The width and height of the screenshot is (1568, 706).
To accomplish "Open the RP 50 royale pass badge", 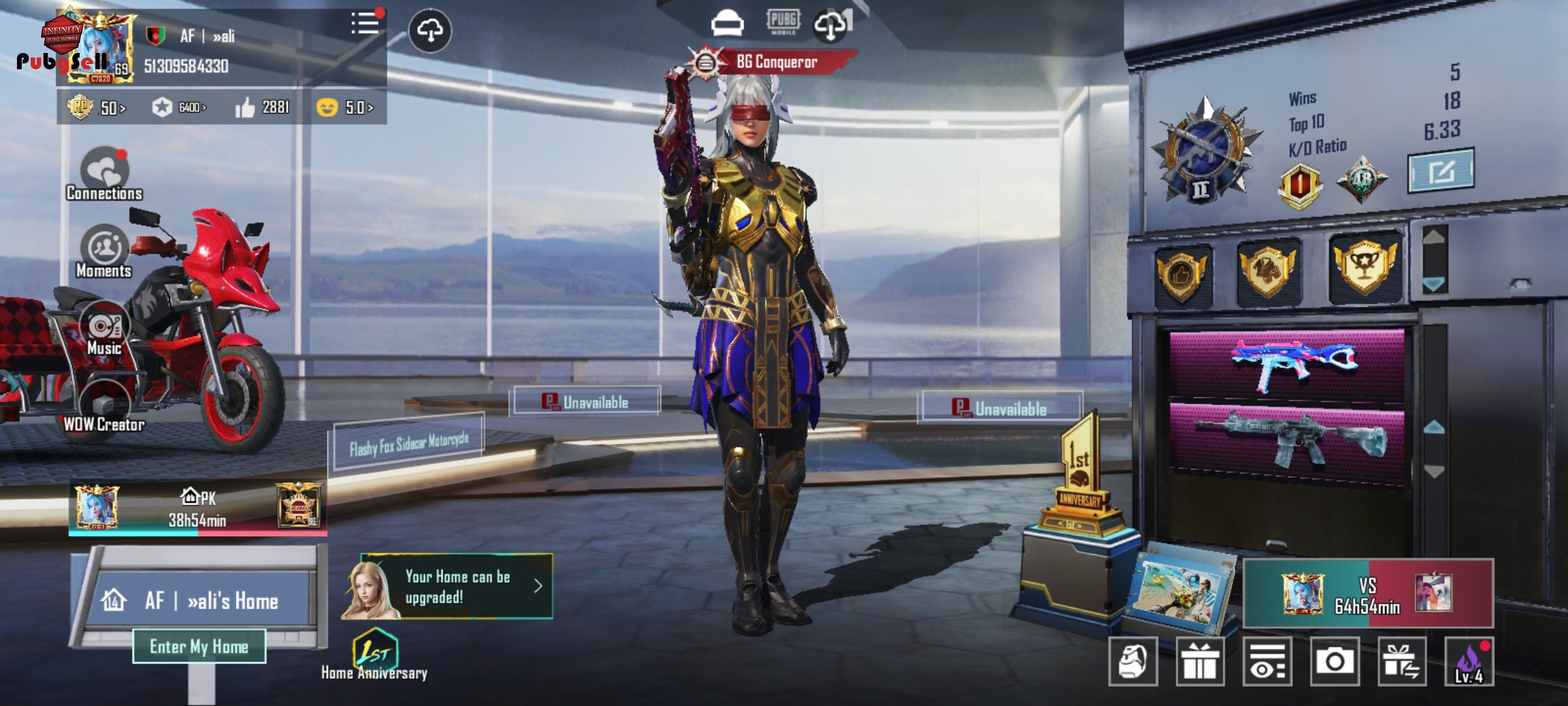I will (x=96, y=107).
